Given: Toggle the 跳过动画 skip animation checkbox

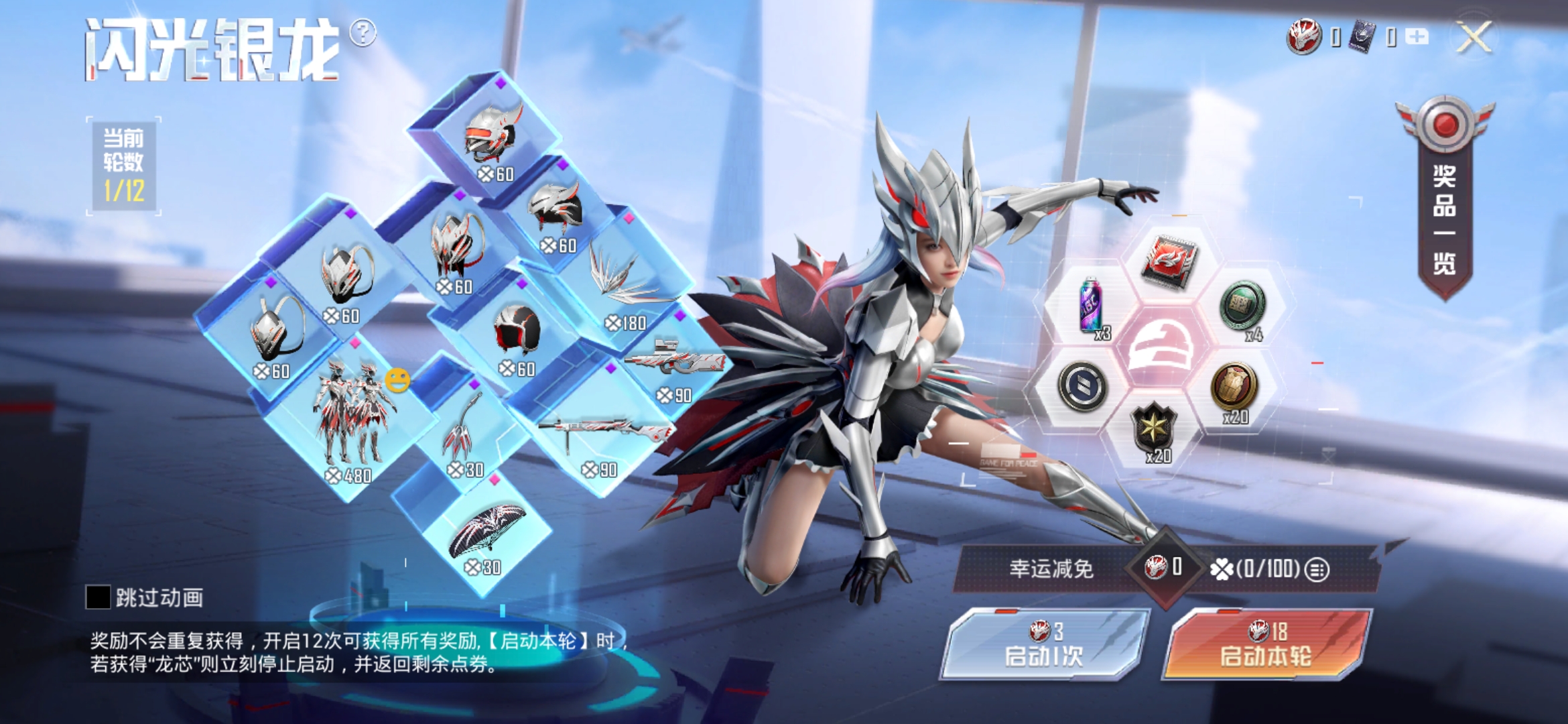Looking at the screenshot, I should point(98,597).
